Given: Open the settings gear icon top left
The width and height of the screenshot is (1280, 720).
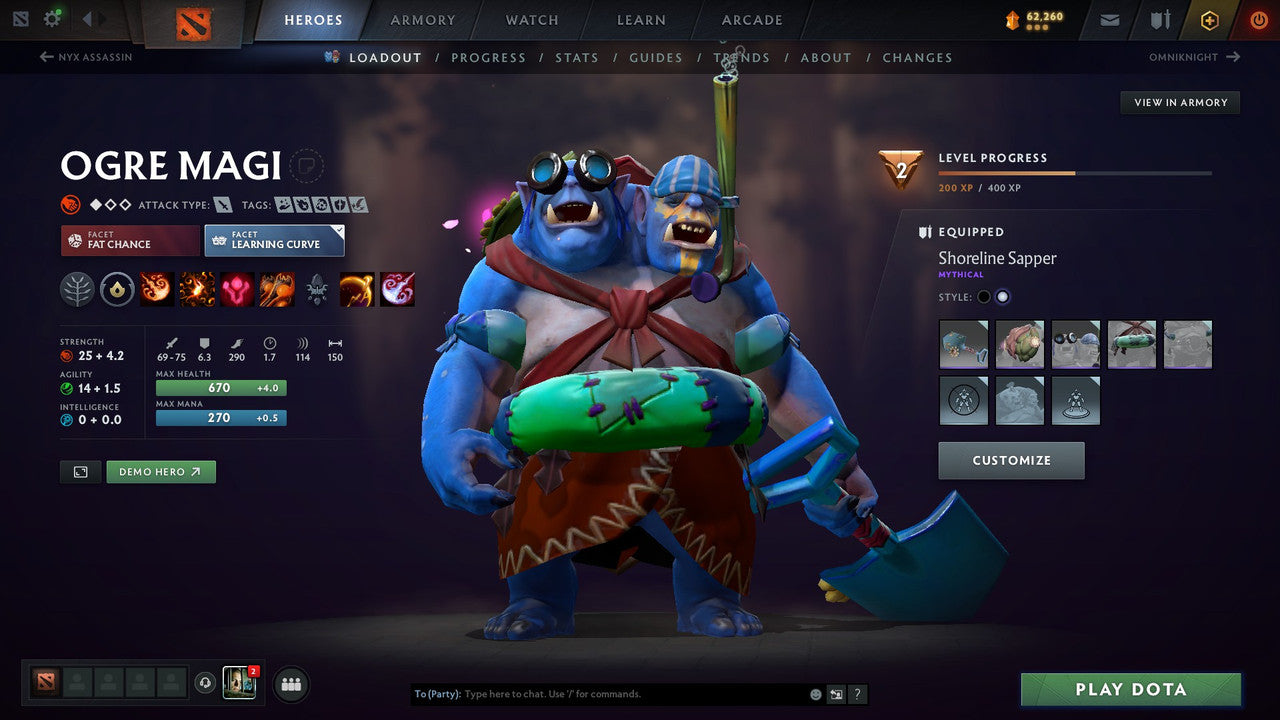Looking at the screenshot, I should point(54,17).
